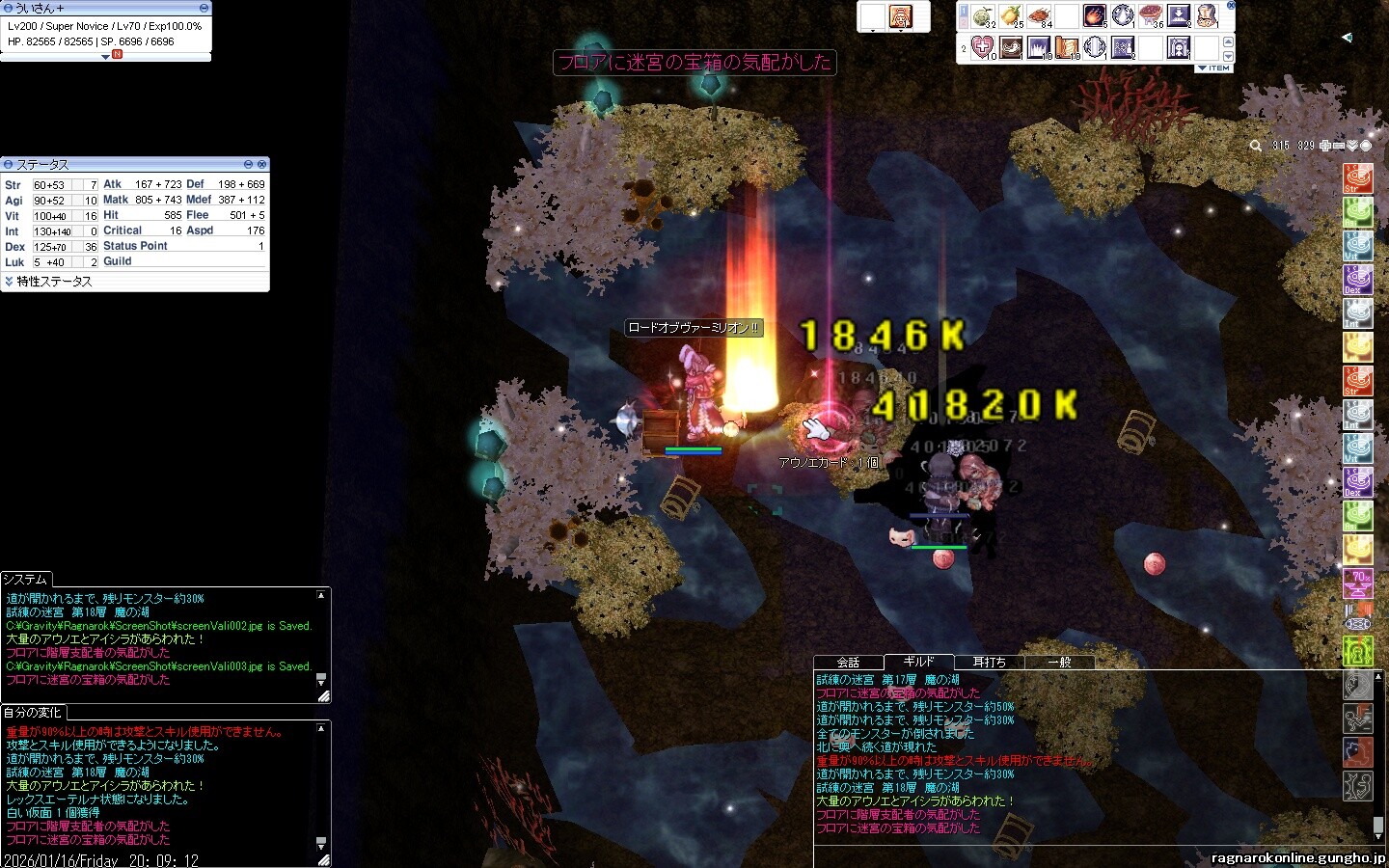Open the 耳打ち whisper tab
Screen dimensions: 1389x868
point(989,662)
